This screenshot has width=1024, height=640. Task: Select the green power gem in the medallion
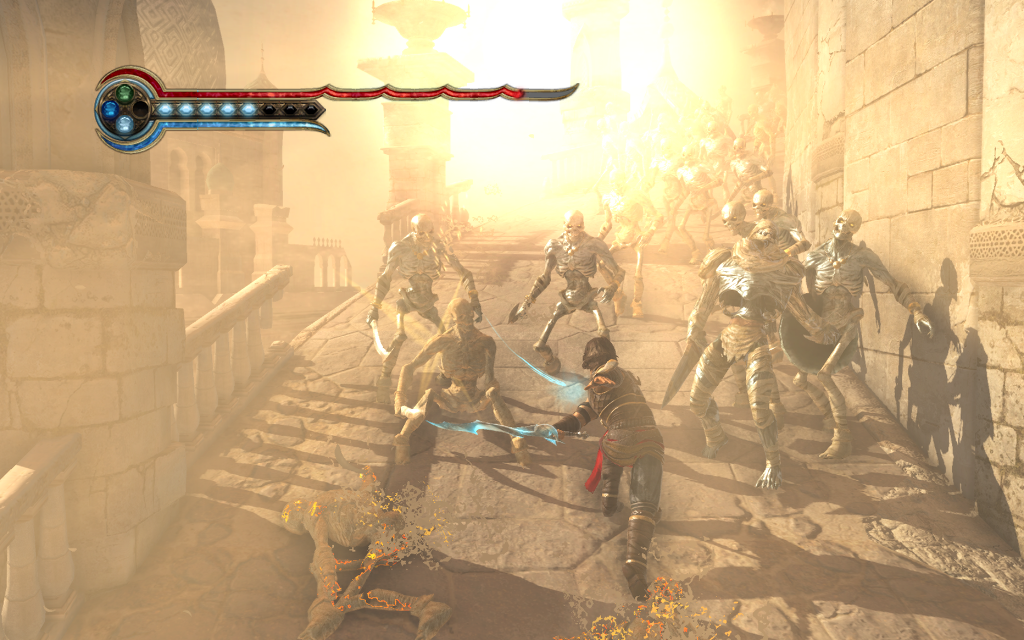coord(124,93)
